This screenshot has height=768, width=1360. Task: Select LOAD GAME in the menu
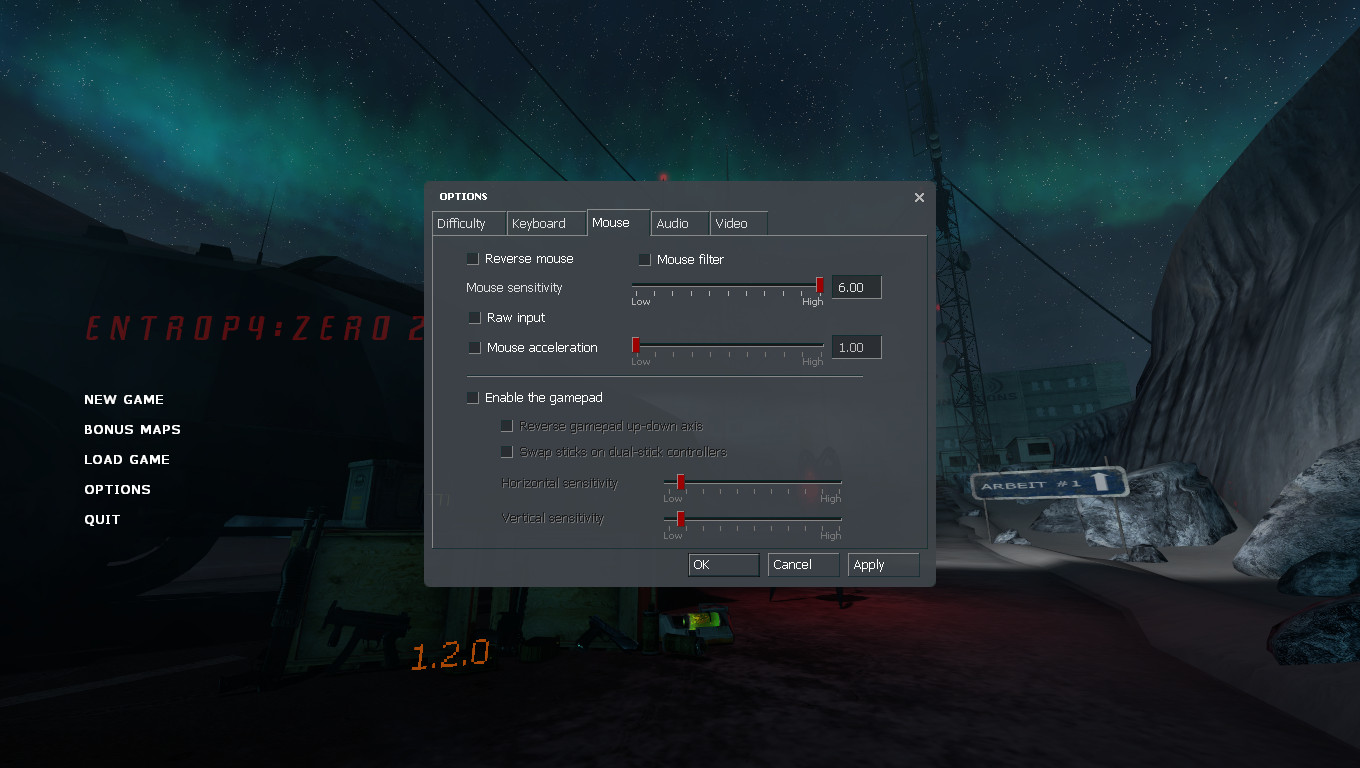(x=127, y=459)
